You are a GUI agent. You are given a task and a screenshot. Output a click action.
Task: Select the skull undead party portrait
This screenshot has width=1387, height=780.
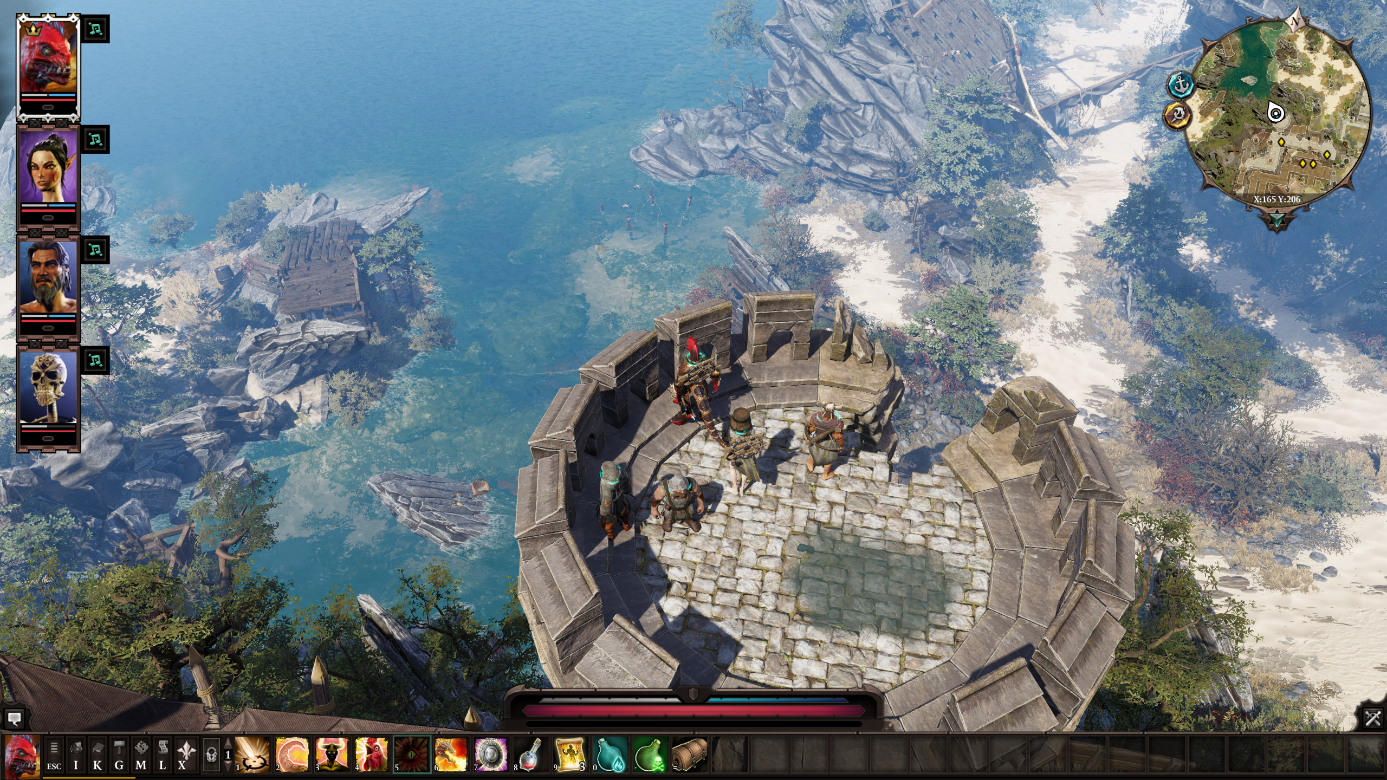(48, 389)
